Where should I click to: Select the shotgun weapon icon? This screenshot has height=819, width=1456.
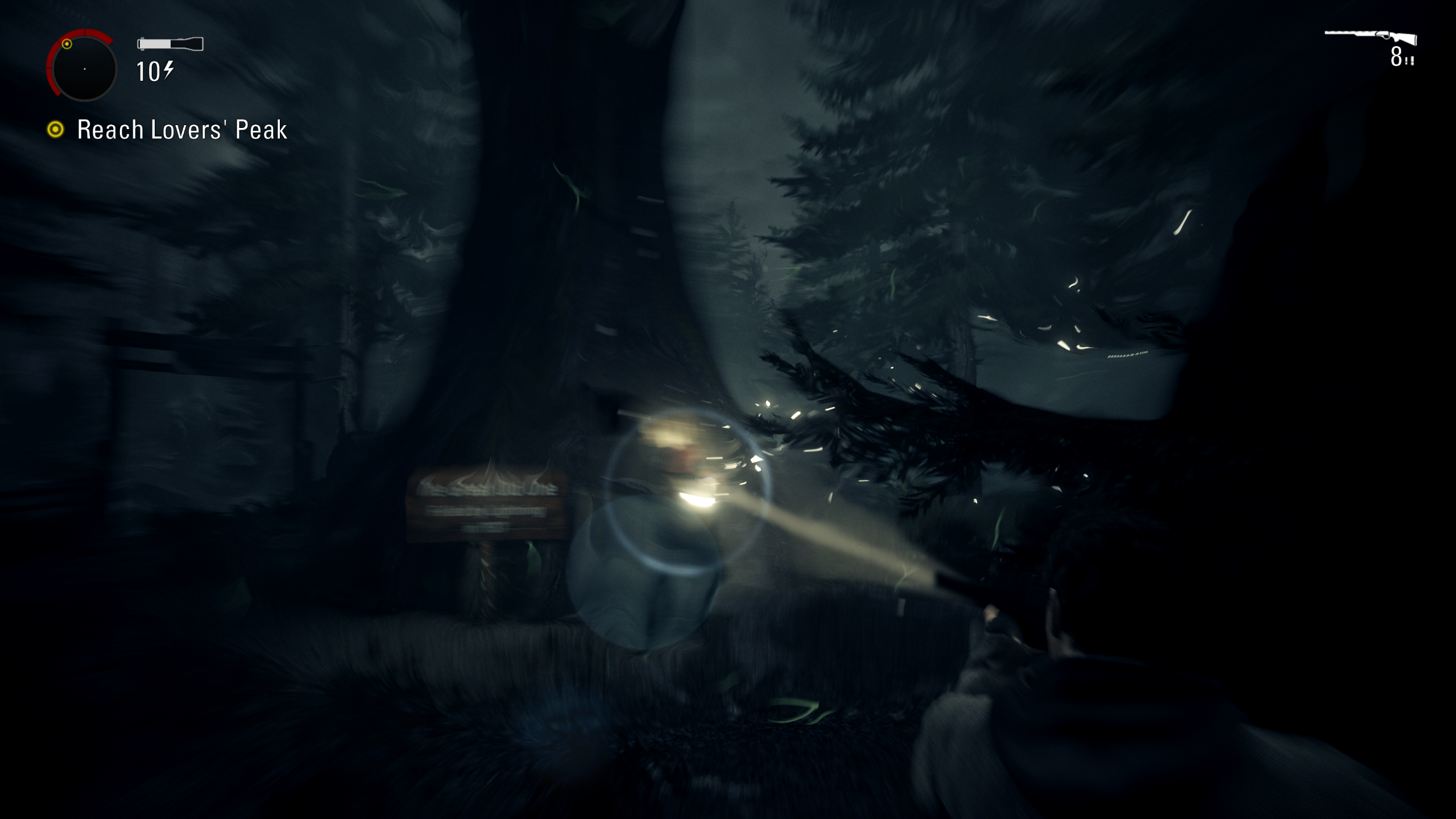[x=1371, y=38]
